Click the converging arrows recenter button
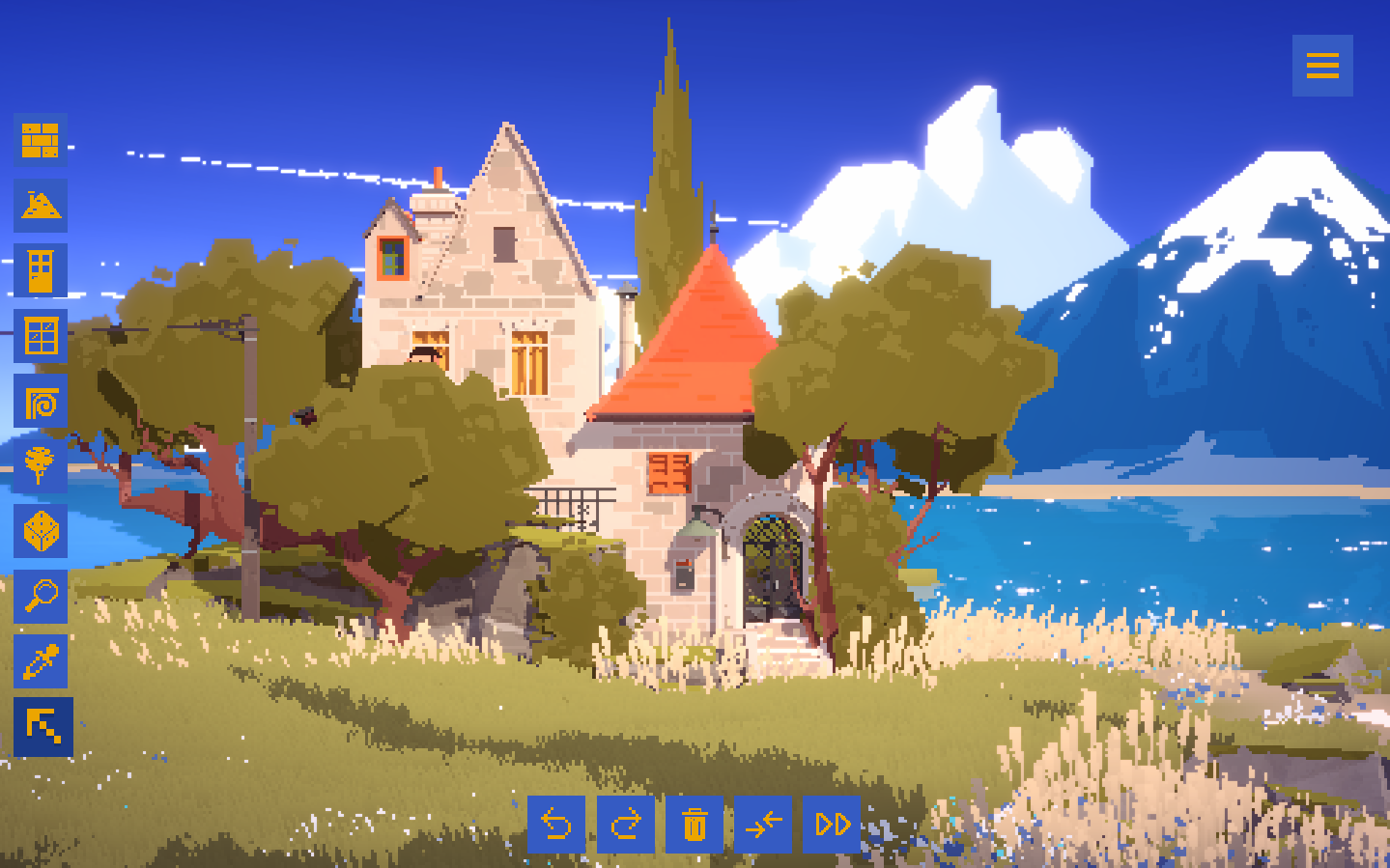 point(762,826)
